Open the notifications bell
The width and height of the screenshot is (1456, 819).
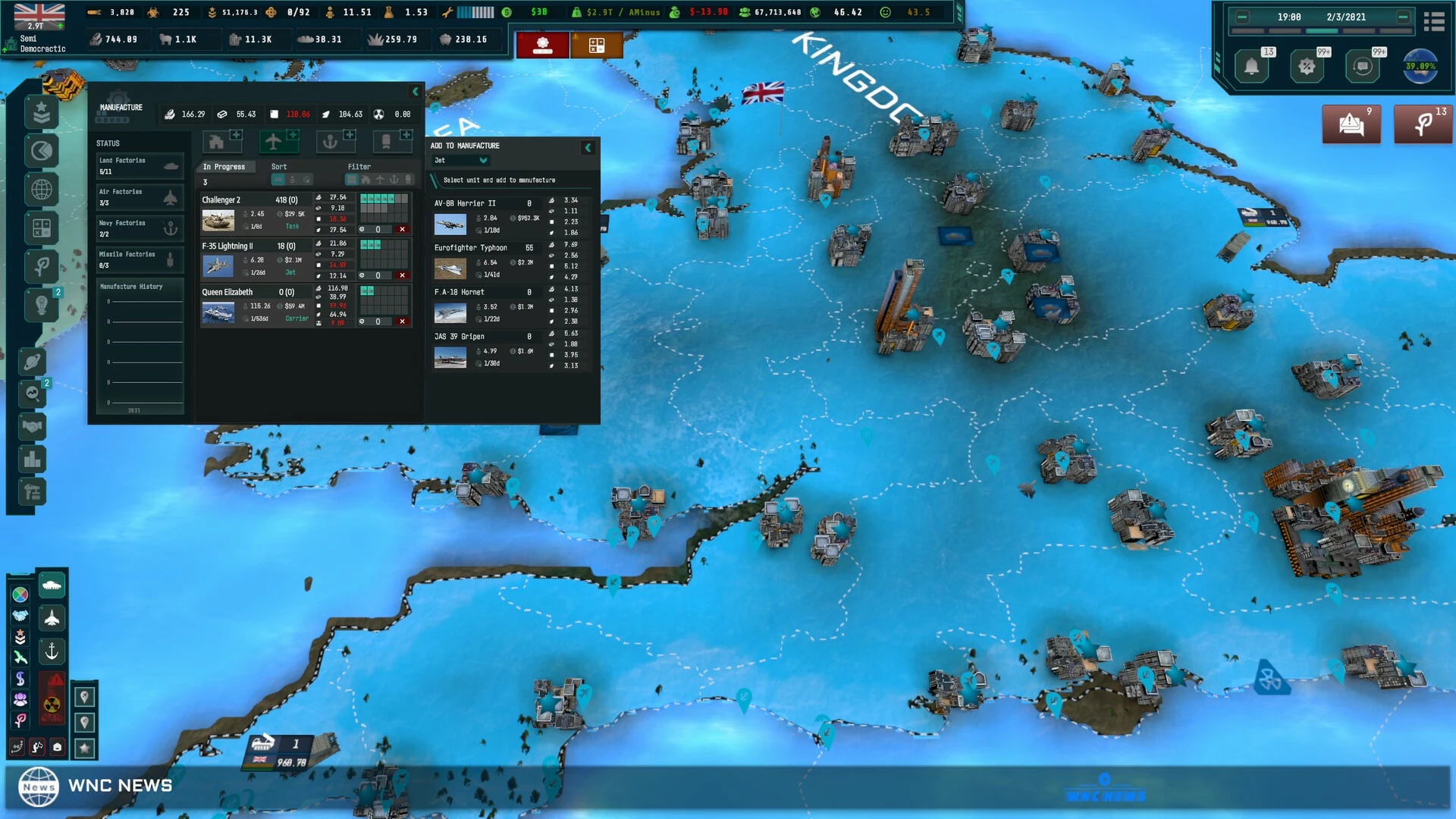tap(1251, 67)
